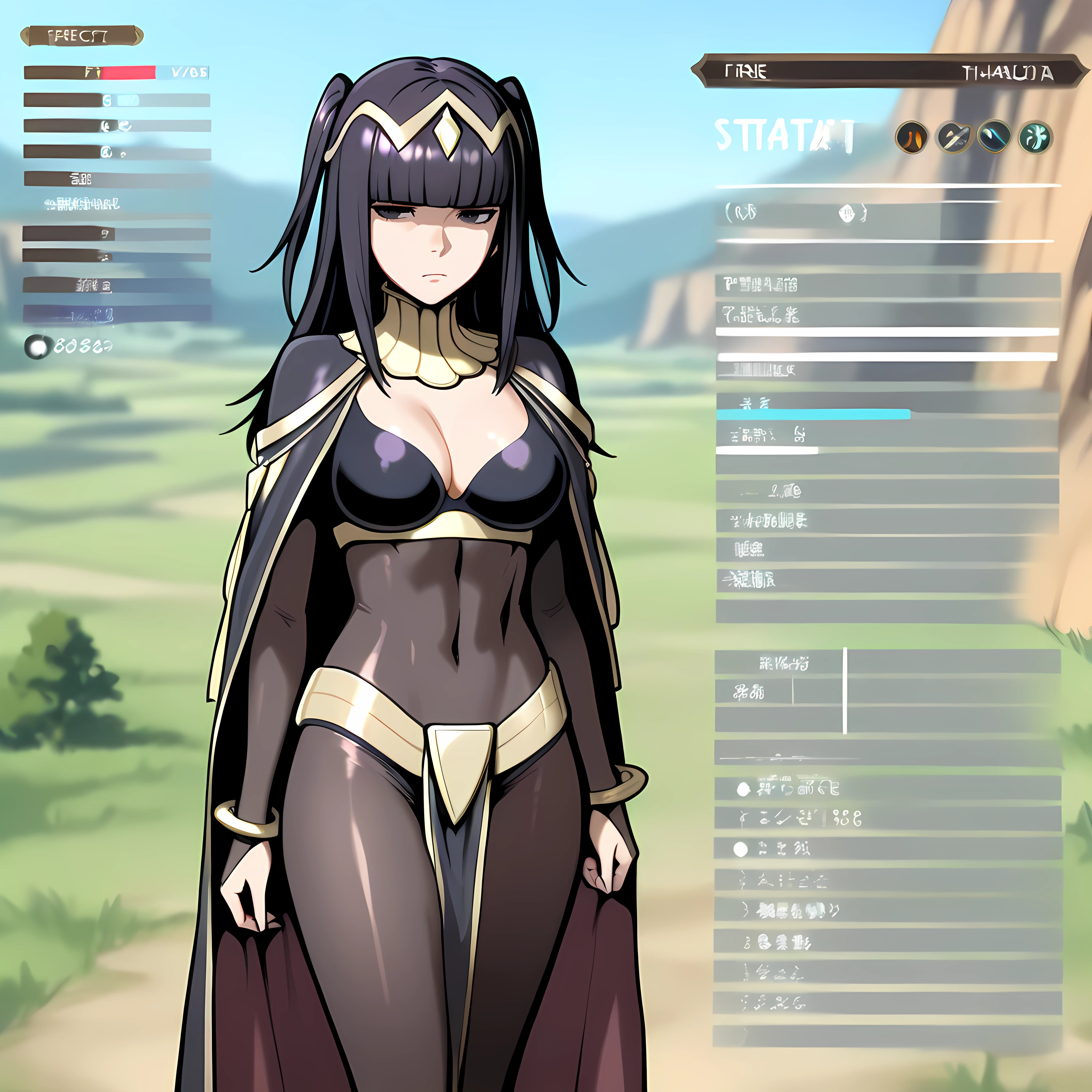Choose the dagger blade skill icon
1092x1092 pixels.
pos(954,137)
